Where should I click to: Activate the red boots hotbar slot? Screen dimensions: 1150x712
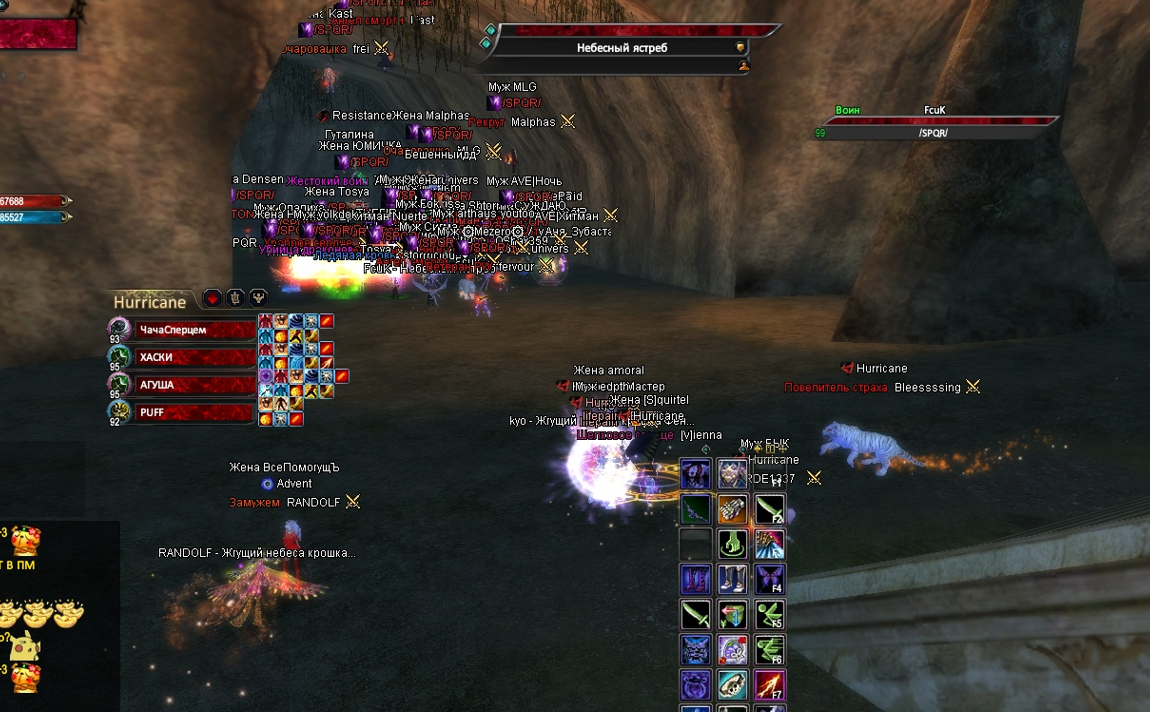695,579
